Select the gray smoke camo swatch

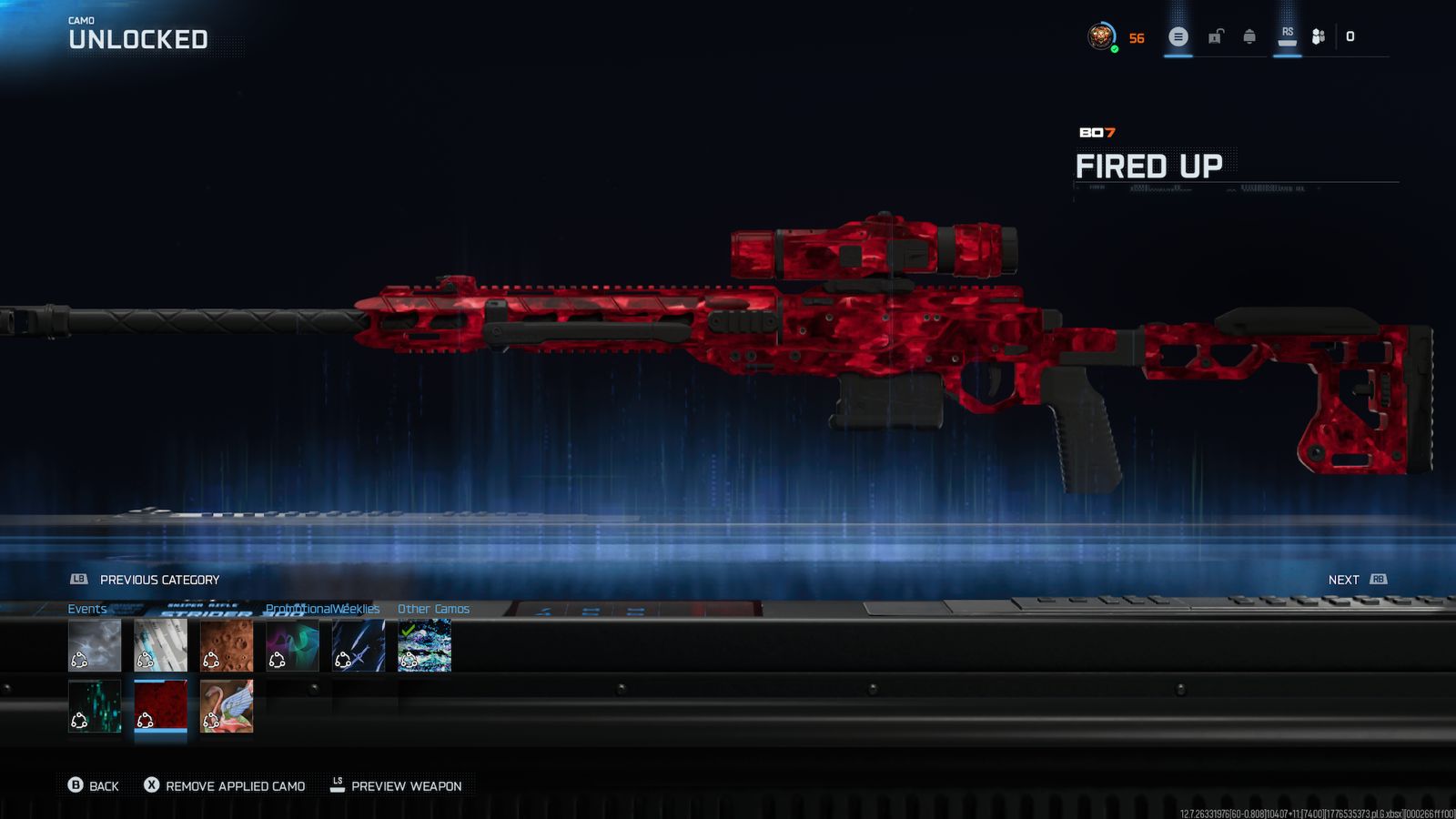95,645
